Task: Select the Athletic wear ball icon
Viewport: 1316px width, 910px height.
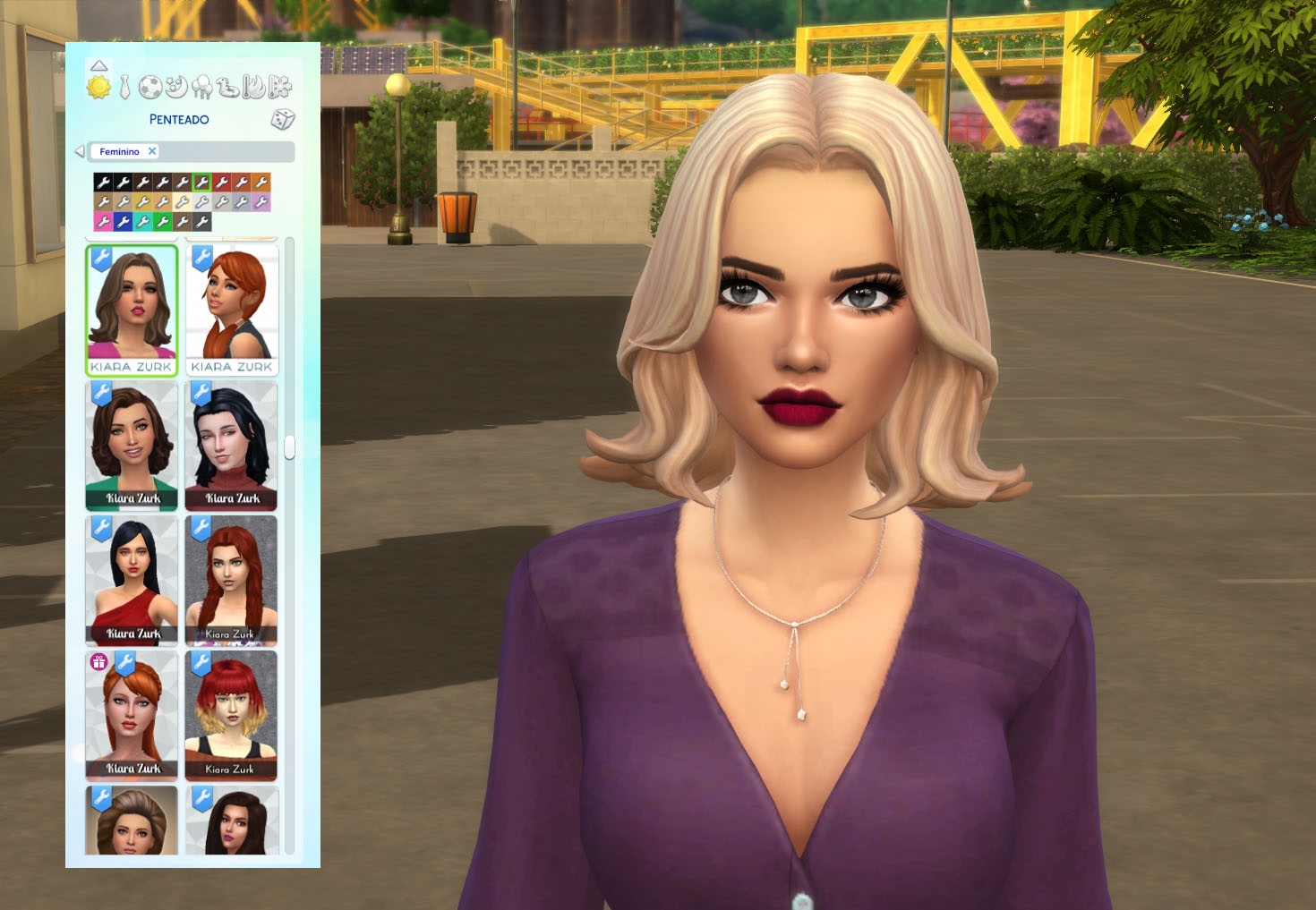Action: click(x=149, y=87)
